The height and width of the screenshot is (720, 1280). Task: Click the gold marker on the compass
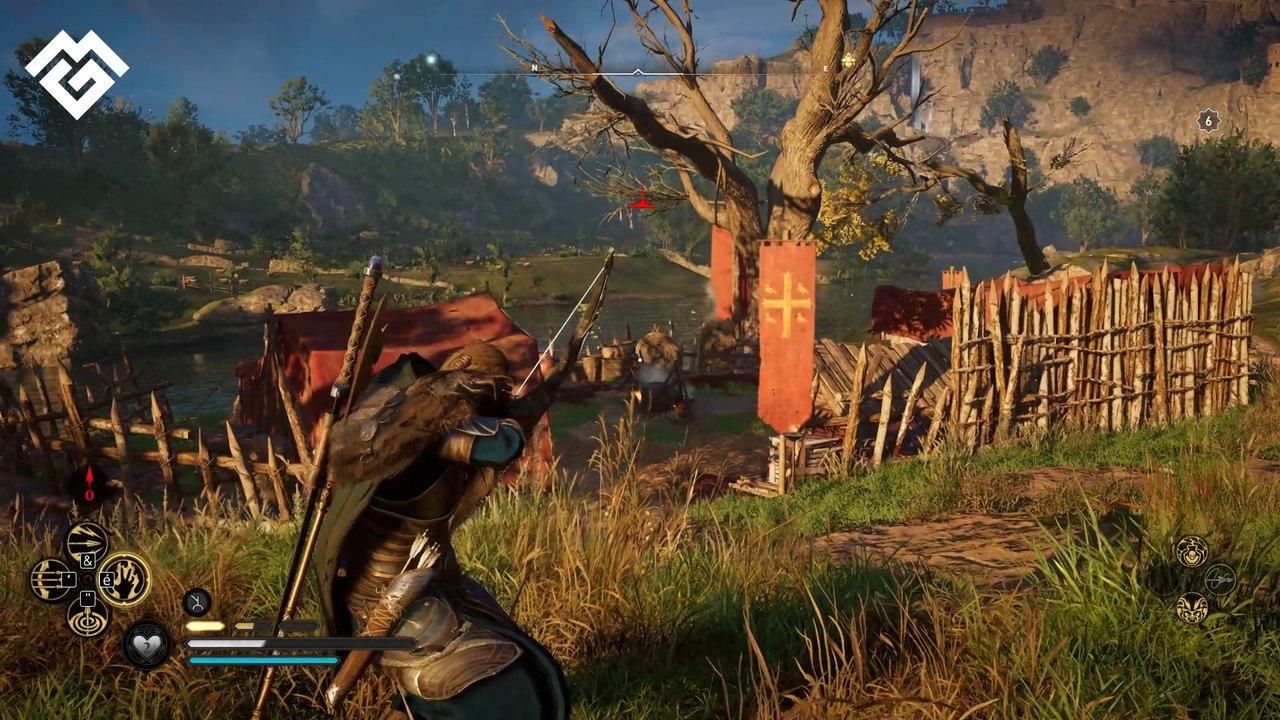848,61
